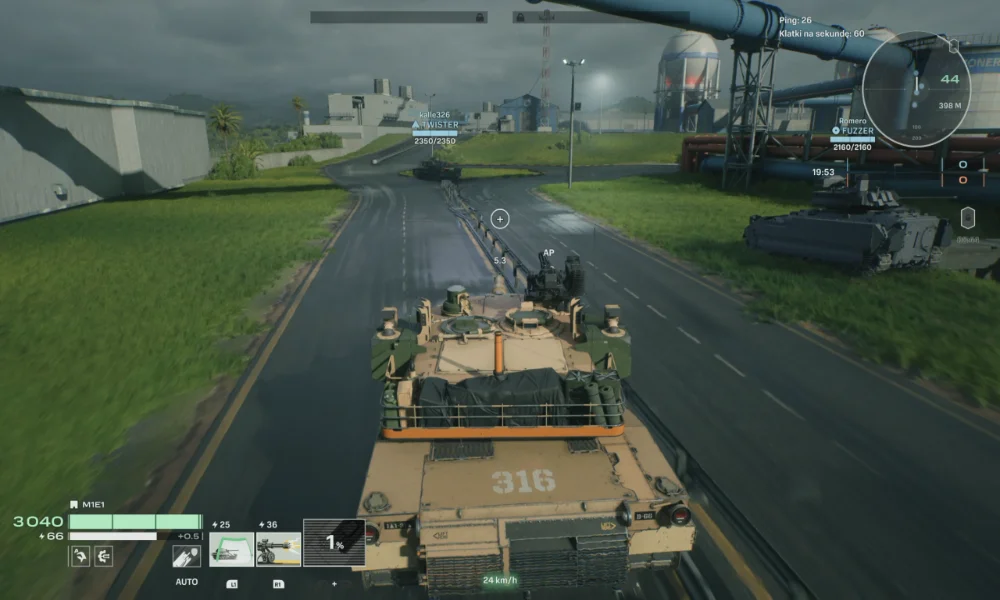Click the hexagon squad icon below the timer
Viewport: 1000px width, 600px height.
click(967, 217)
